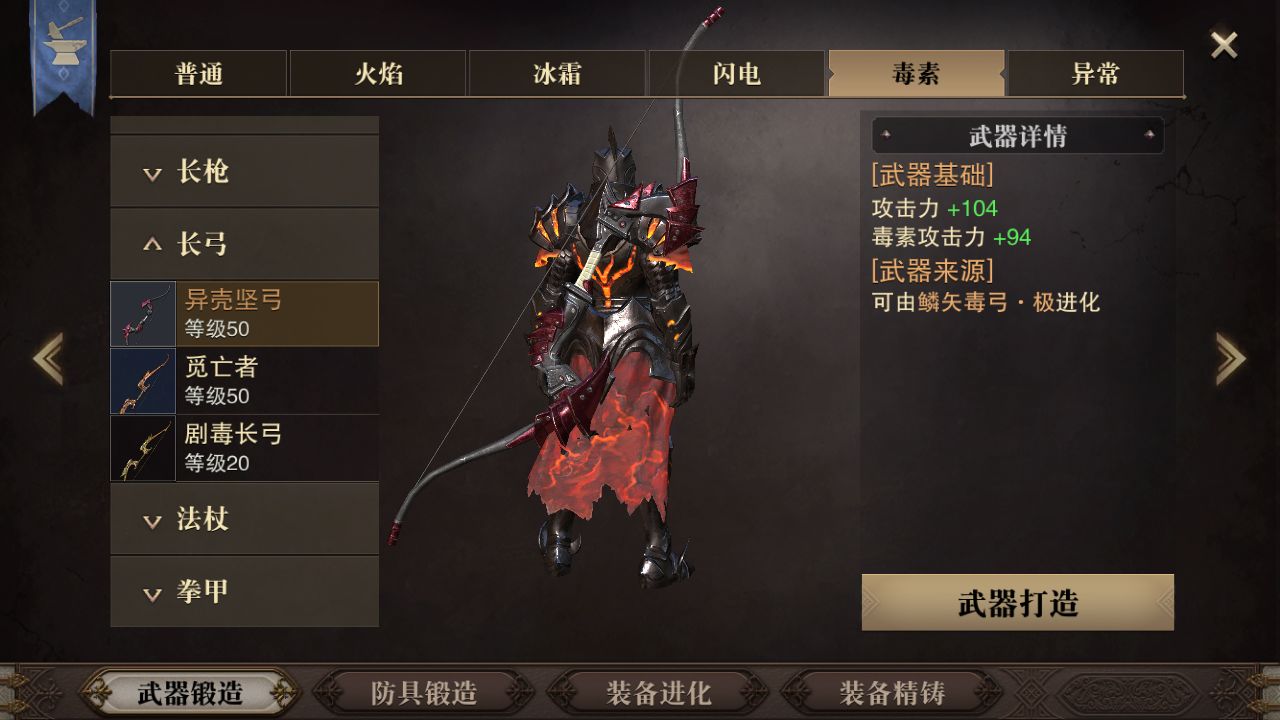Go to the 装备进化 section

(x=658, y=692)
